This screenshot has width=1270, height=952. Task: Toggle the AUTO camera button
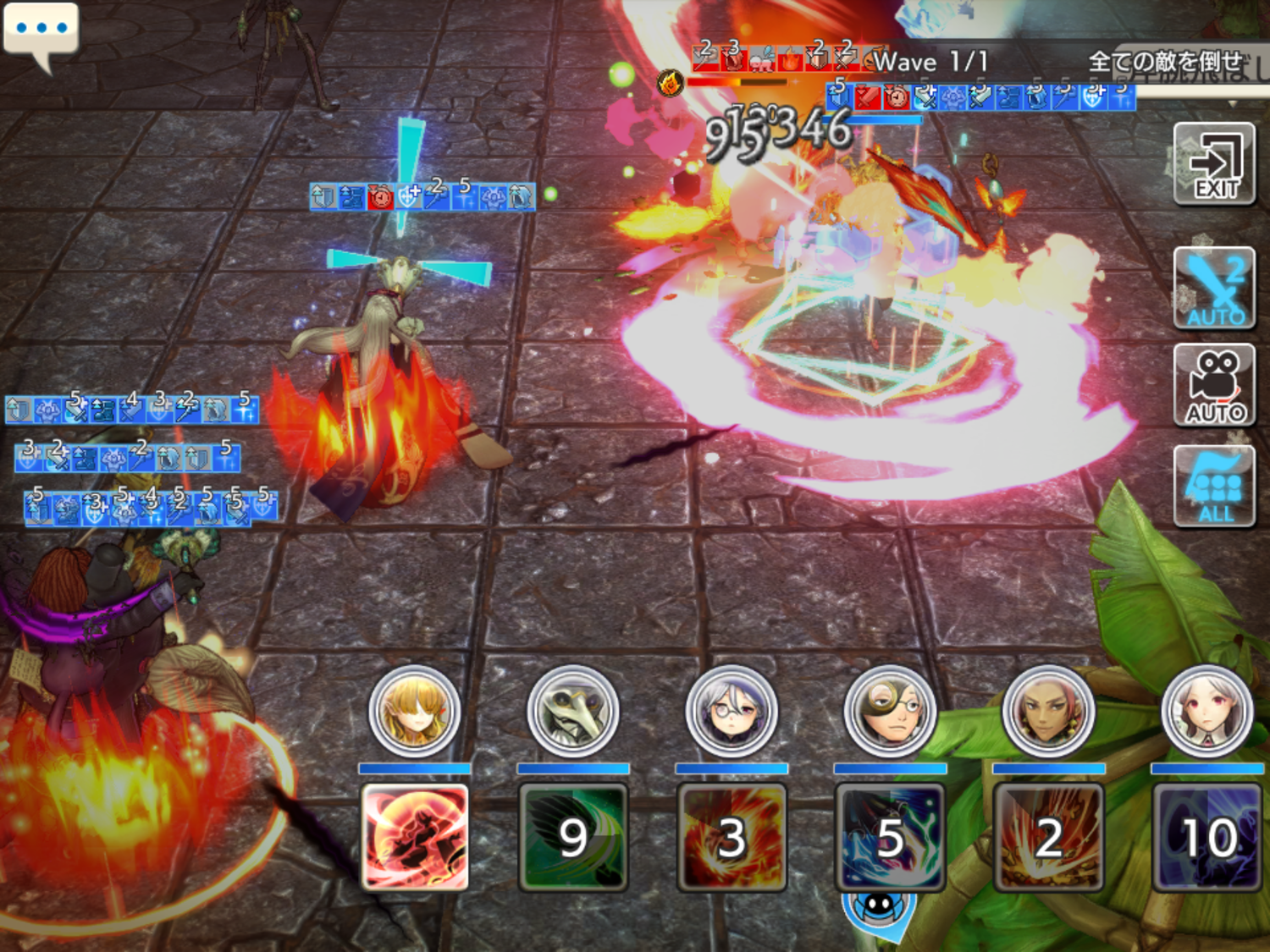(1214, 386)
